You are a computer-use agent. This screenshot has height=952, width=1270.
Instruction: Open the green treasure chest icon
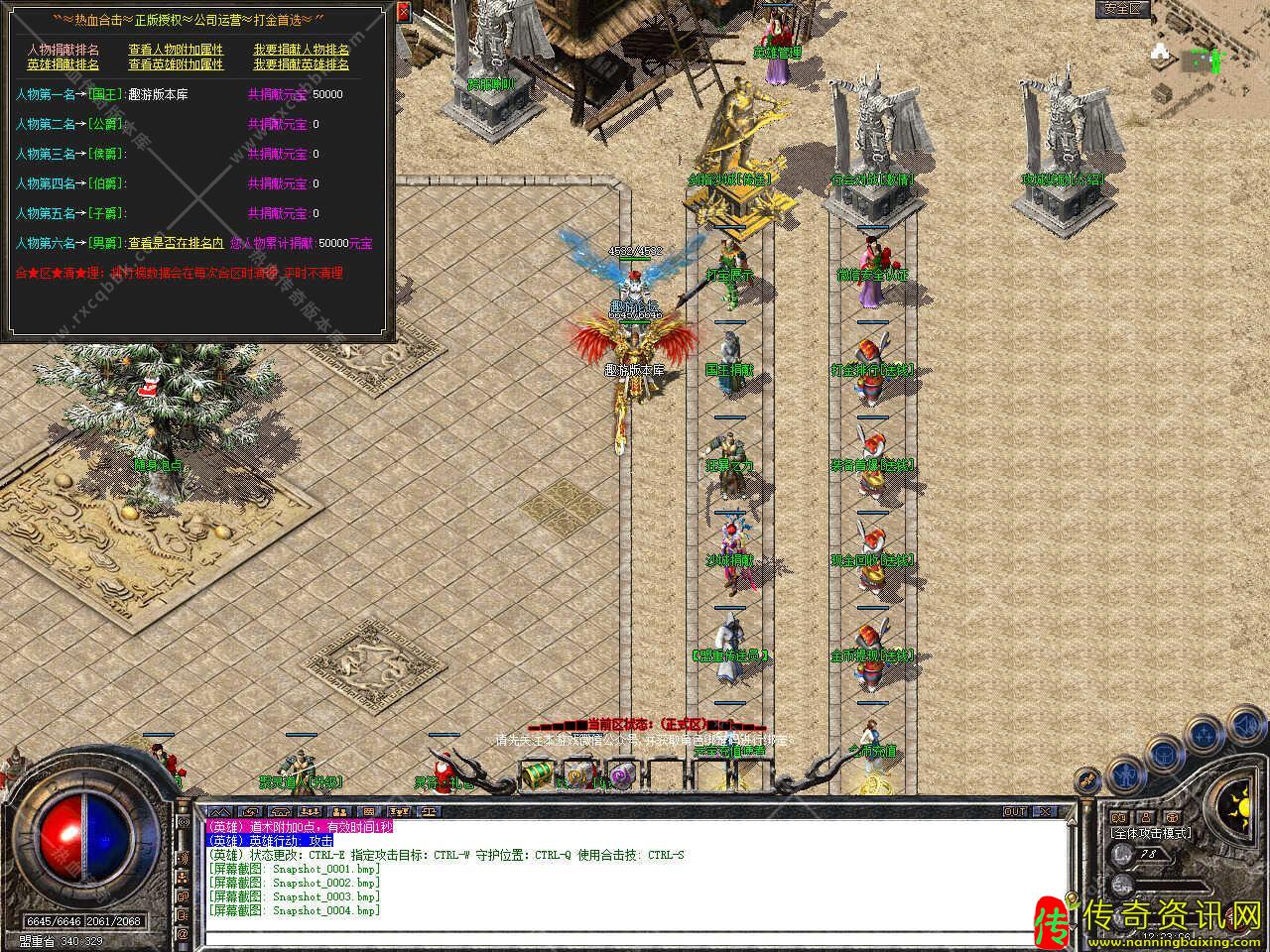point(537,773)
